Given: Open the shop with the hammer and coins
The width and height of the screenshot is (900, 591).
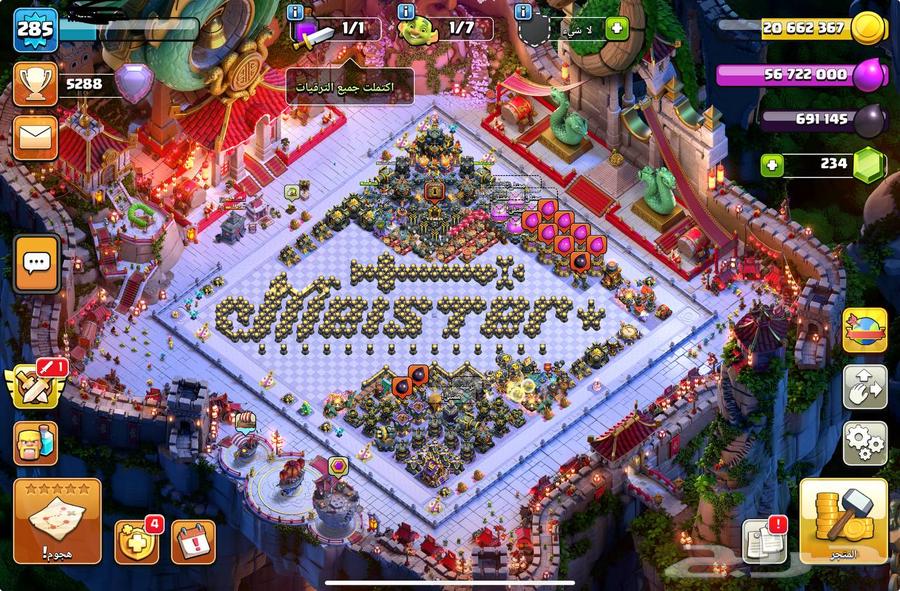Looking at the screenshot, I should tap(843, 520).
